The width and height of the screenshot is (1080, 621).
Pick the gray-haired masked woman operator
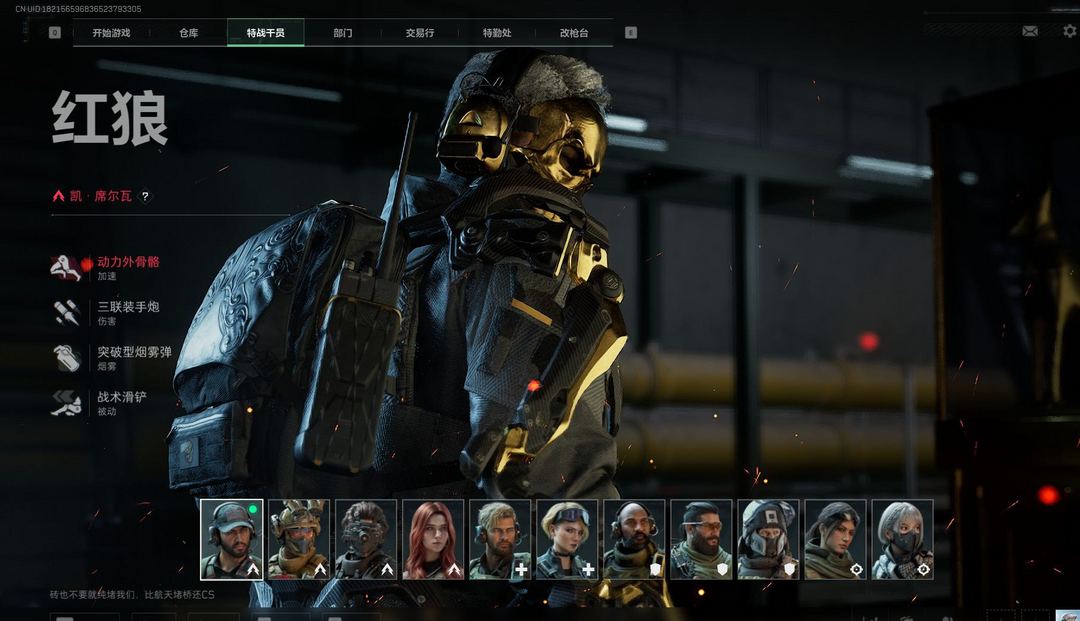pos(902,539)
